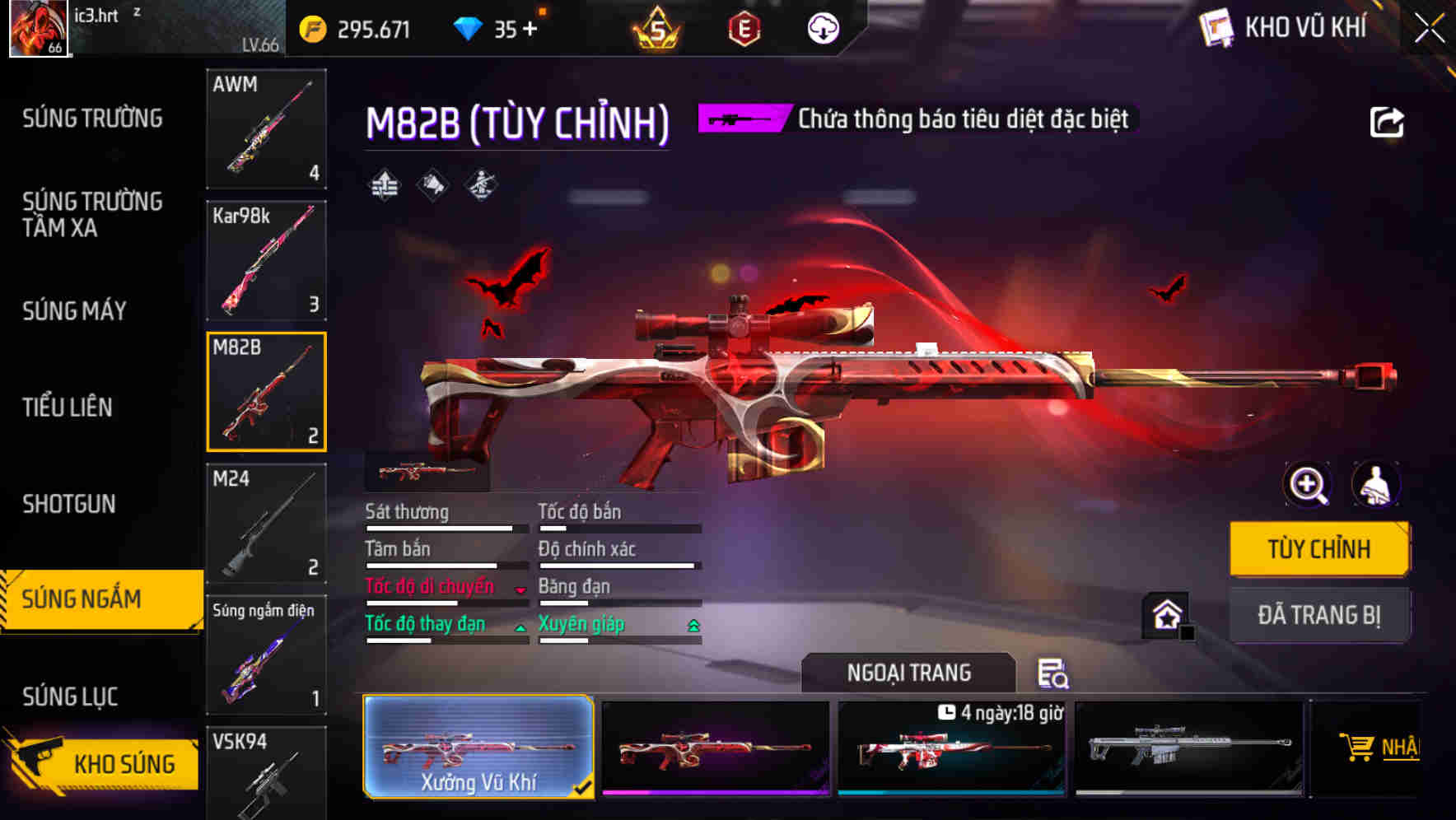Click the cloud download icon in top bar
The width and height of the screenshot is (1456, 820).
[820, 29]
